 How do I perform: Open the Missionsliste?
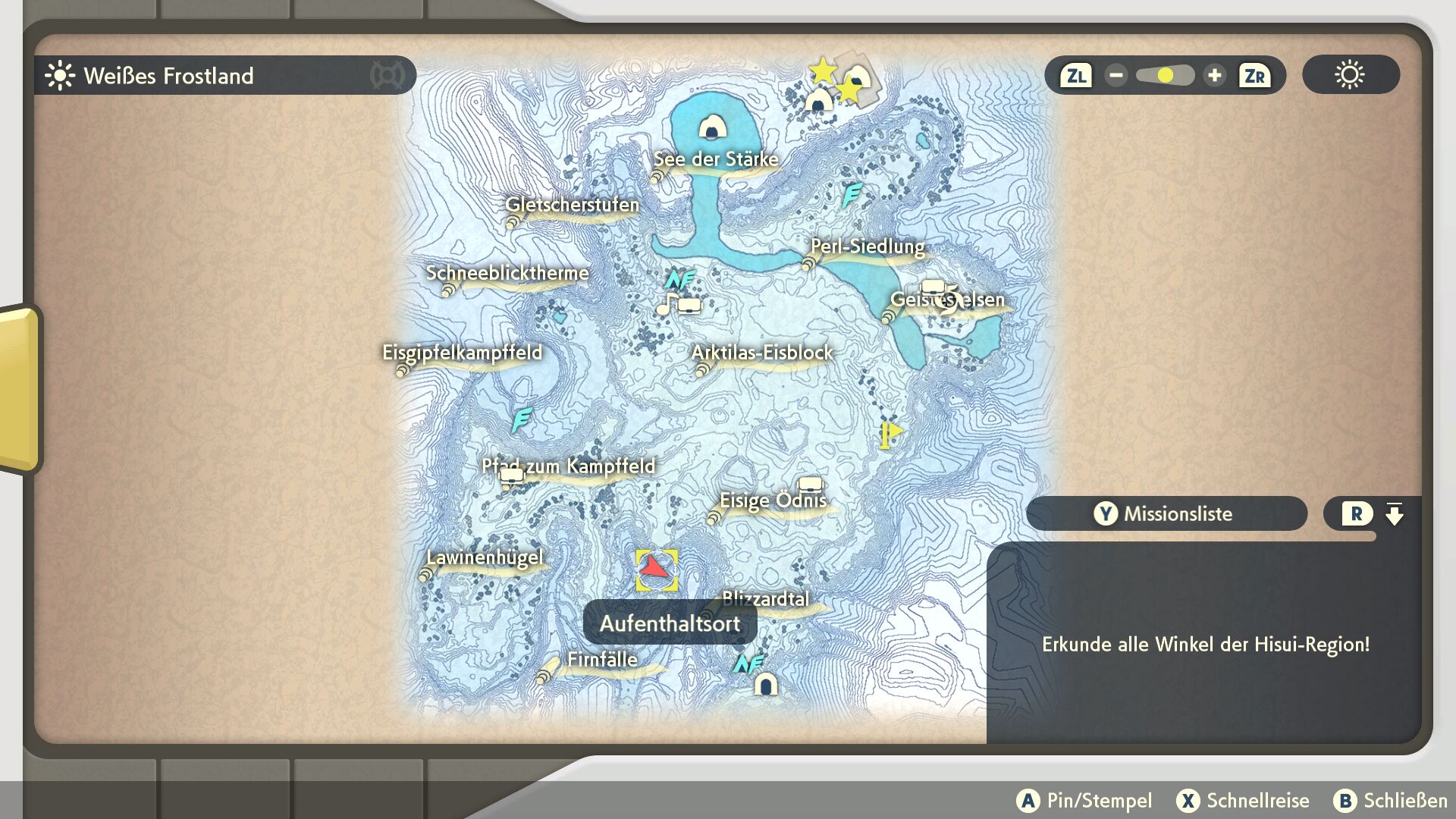tap(1166, 514)
